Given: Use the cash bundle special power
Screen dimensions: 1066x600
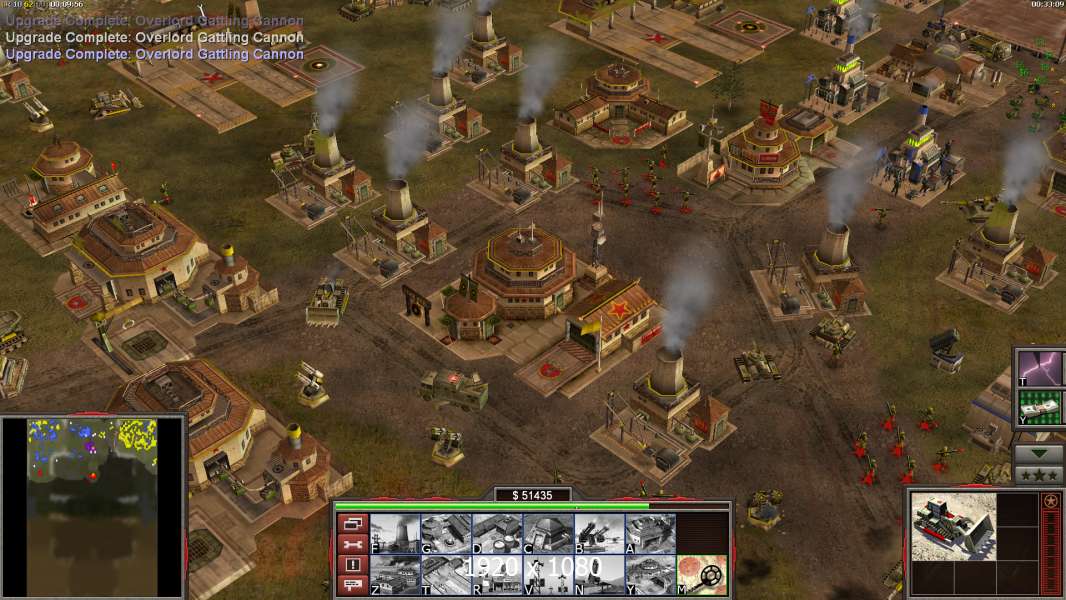Looking at the screenshot, I should coord(1042,407).
